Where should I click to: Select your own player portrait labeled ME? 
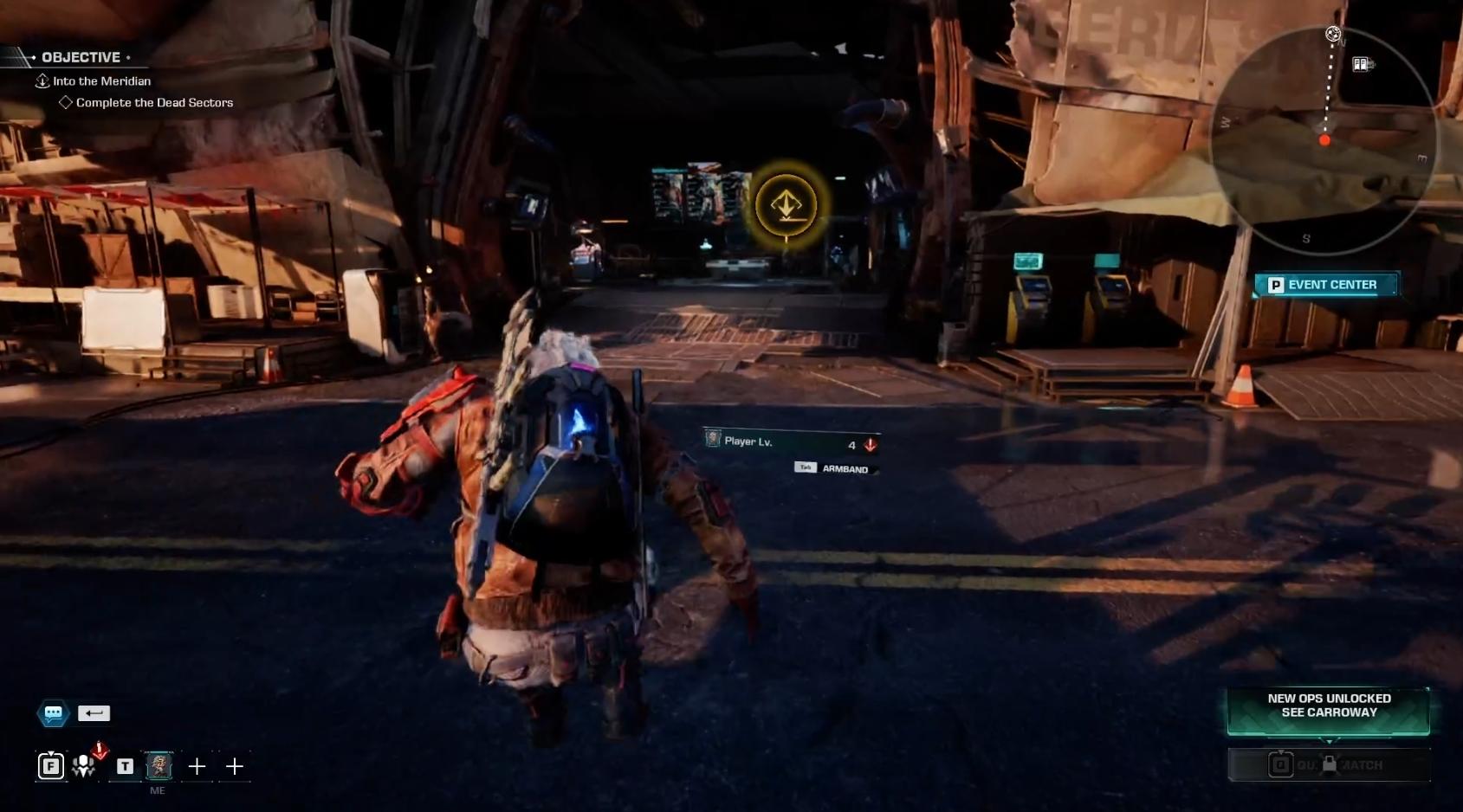pyautogui.click(x=159, y=766)
